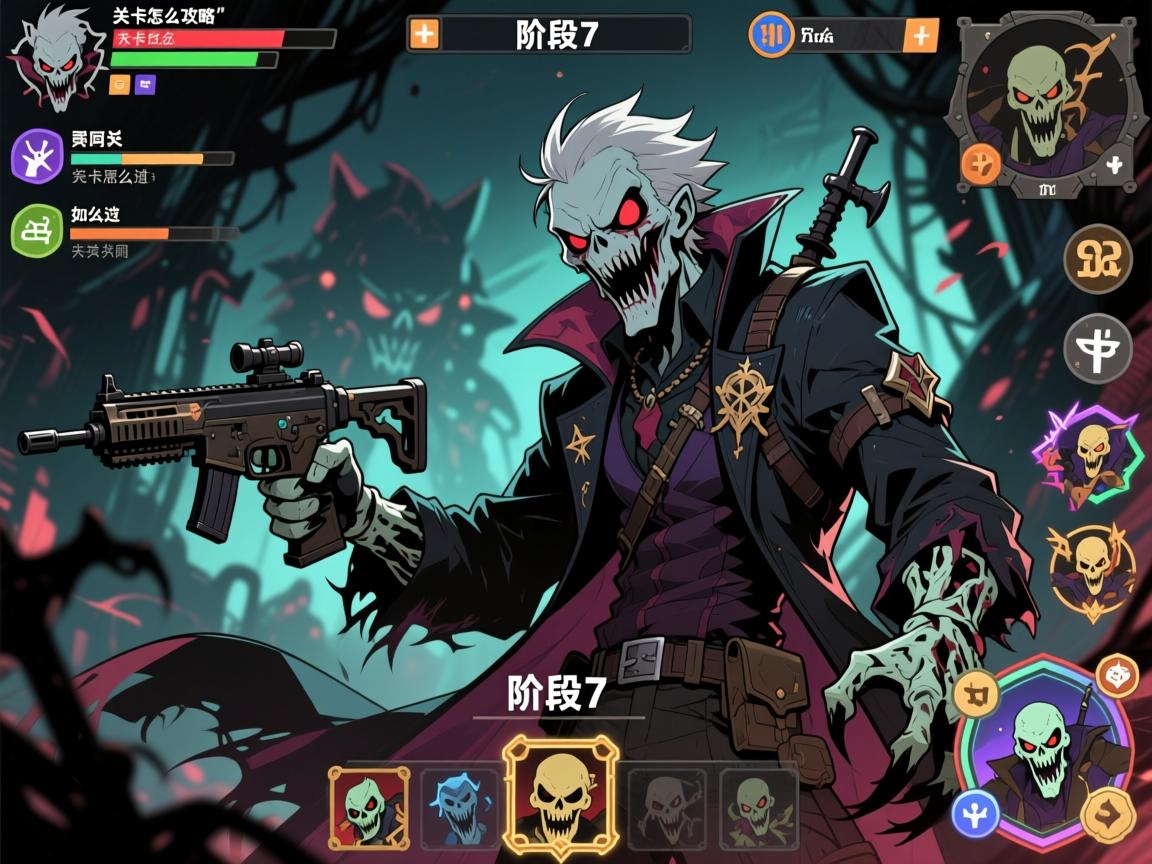Viewport: 1152px width, 864px height.
Task: Choose the yellow skull icon with purple-green frame
Action: [1092, 455]
